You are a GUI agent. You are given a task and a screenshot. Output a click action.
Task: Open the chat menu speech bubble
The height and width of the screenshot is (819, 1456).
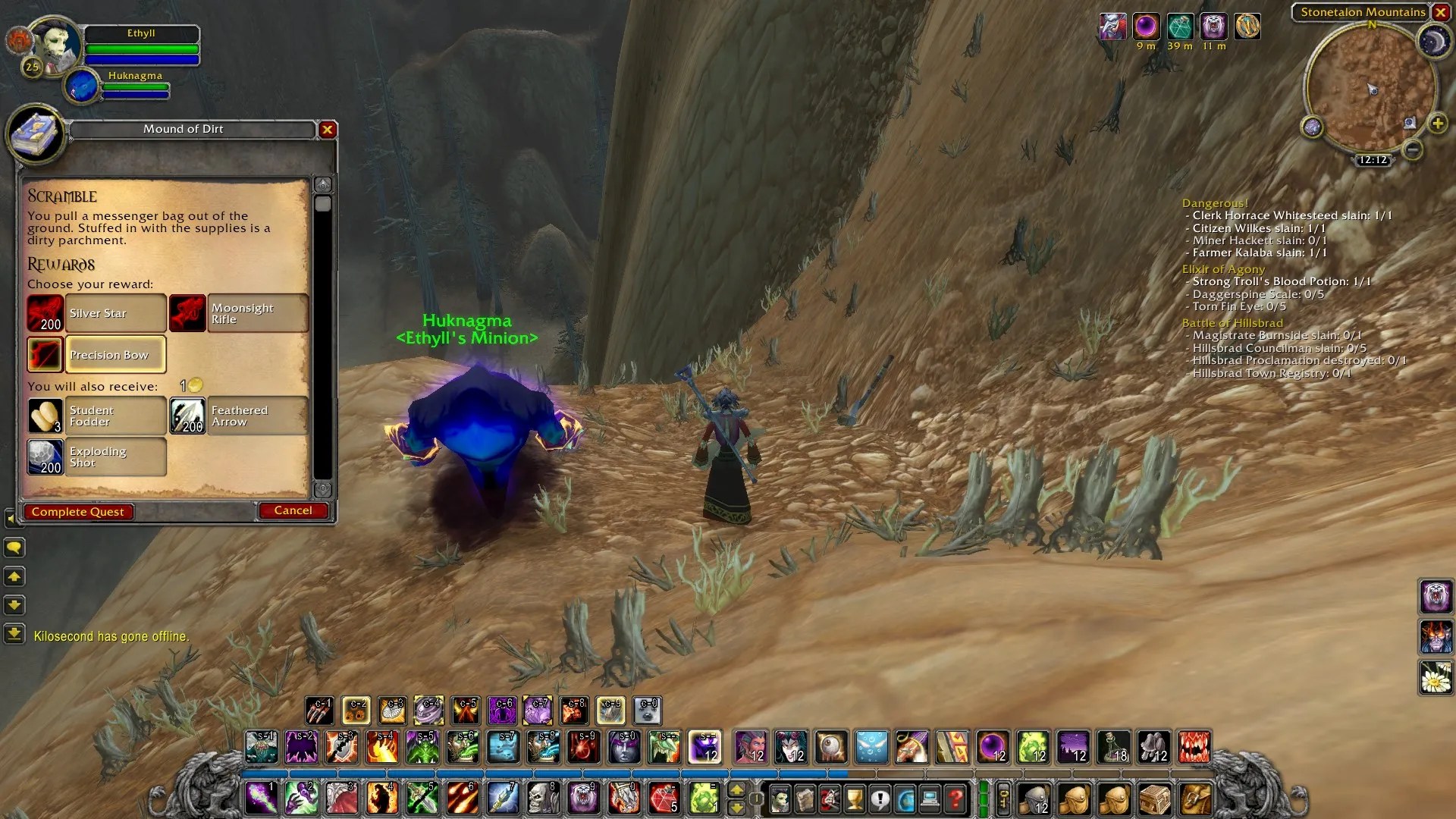14,547
